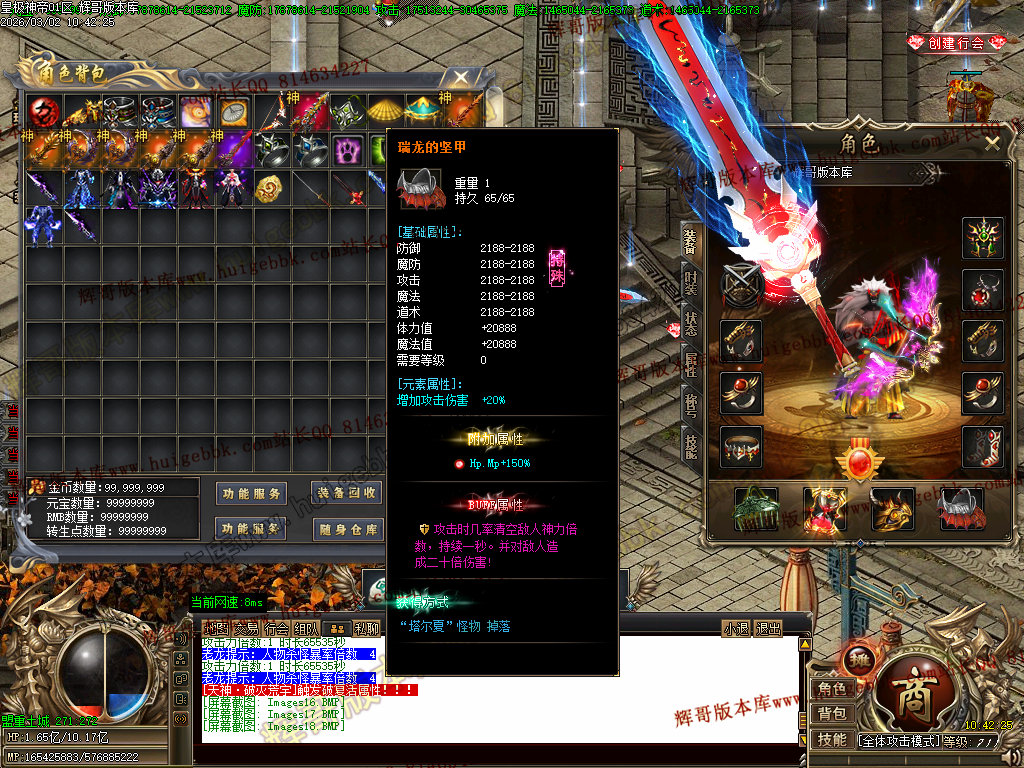The width and height of the screenshot is (1024, 768).
Task: Select the golden coin item in backpack
Action: tap(266, 190)
